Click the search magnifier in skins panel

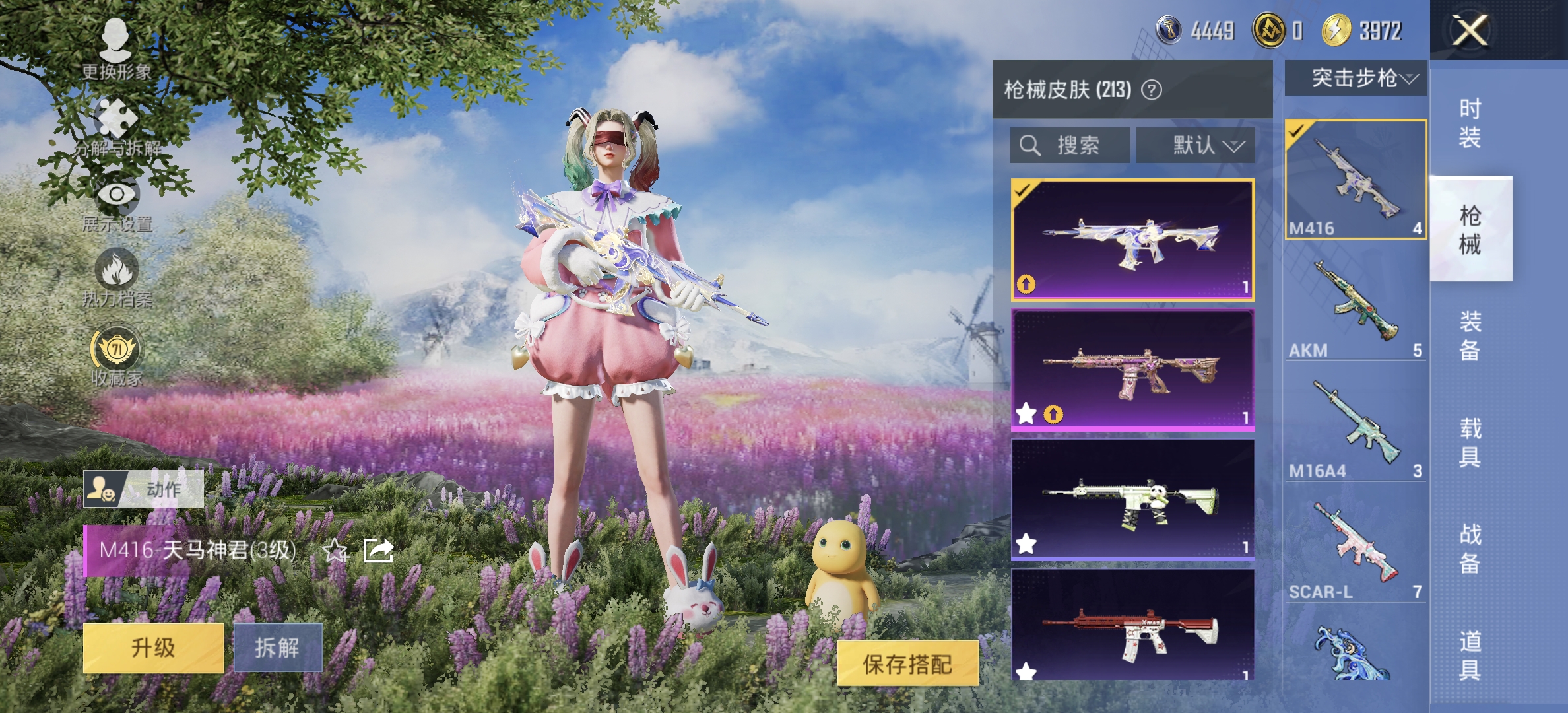[x=1029, y=145]
